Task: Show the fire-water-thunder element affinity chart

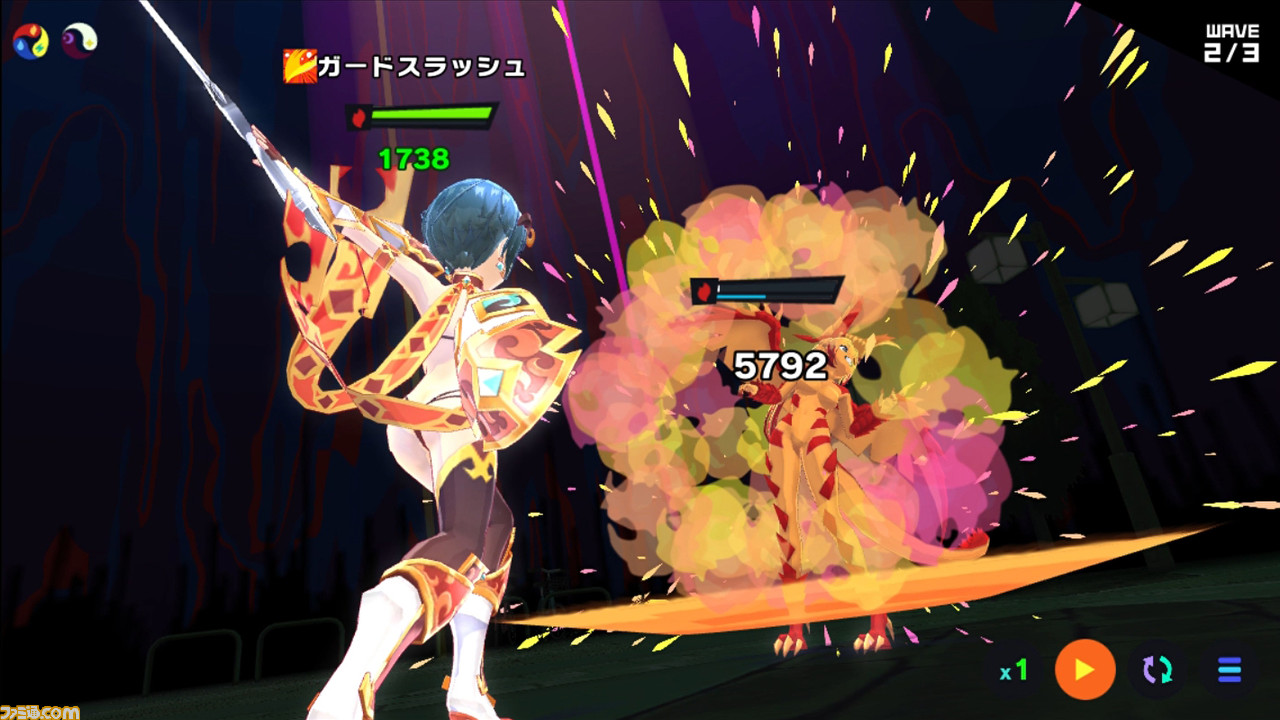Action: (x=30, y=40)
